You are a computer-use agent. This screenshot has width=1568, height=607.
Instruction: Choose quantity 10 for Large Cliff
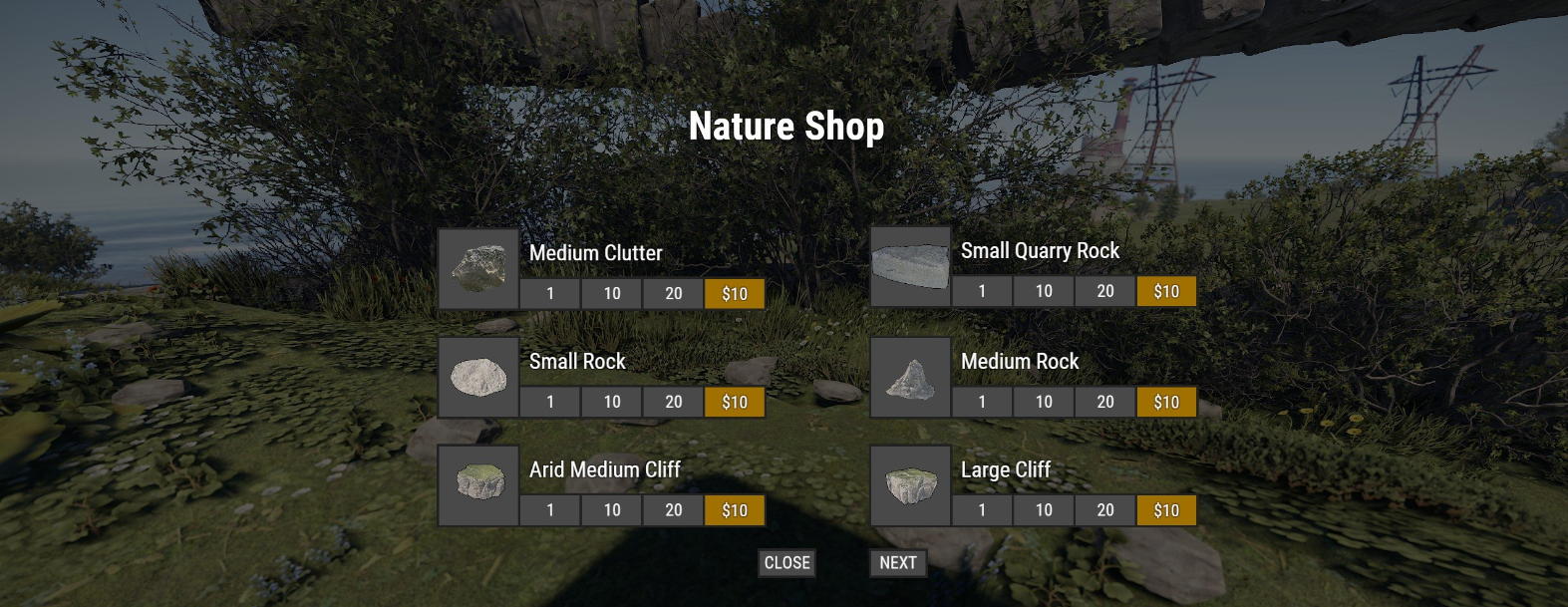1043,510
